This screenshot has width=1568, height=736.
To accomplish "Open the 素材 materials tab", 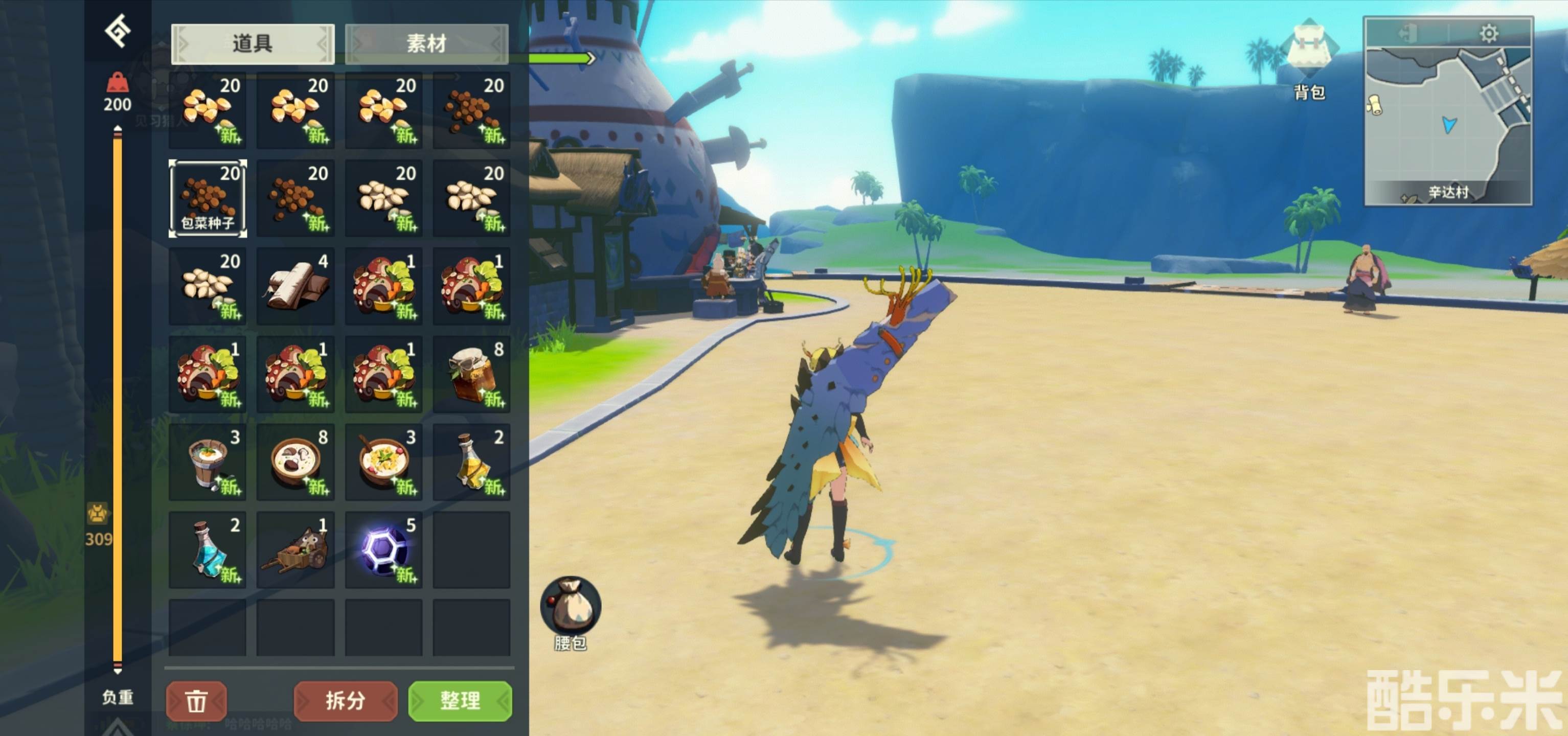I will [x=426, y=44].
